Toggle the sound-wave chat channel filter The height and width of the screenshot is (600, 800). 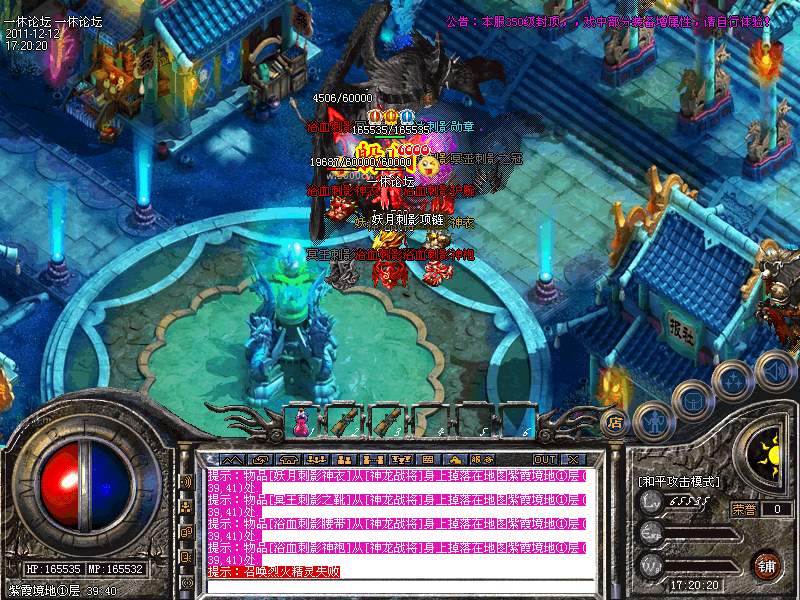[x=186, y=481]
